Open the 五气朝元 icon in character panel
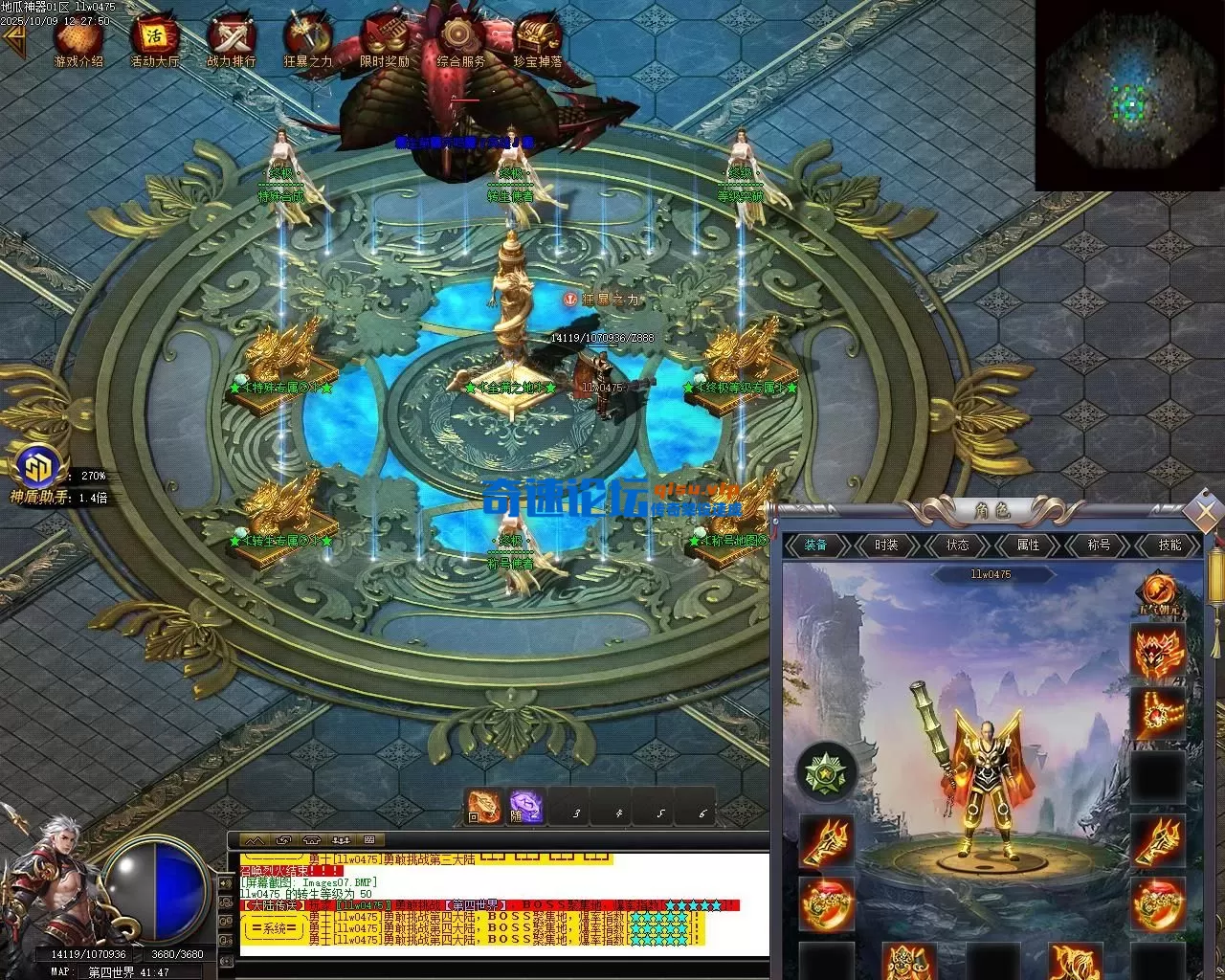1225x980 pixels. (1158, 593)
